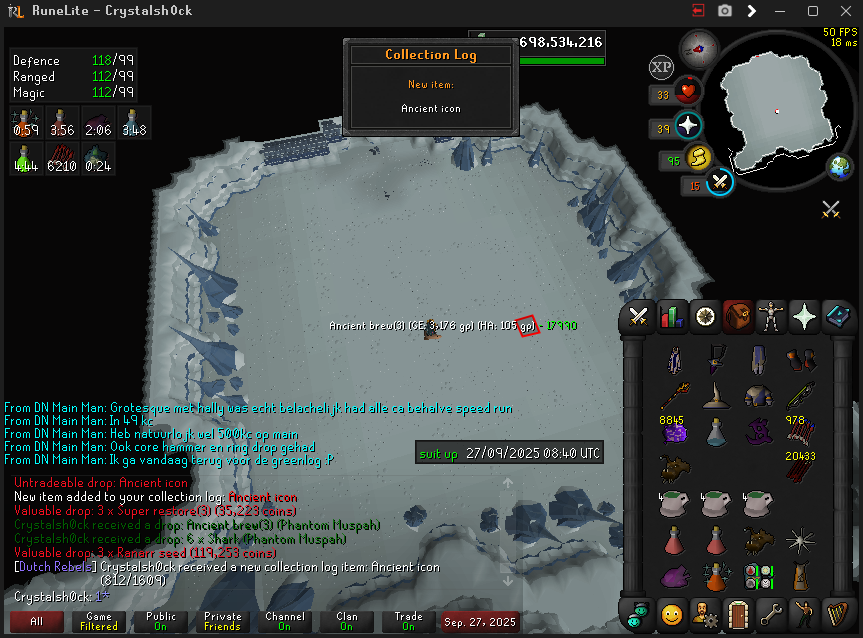Screen dimensions: 863x638
Task: Switch to the Skills tab
Action: click(672, 317)
